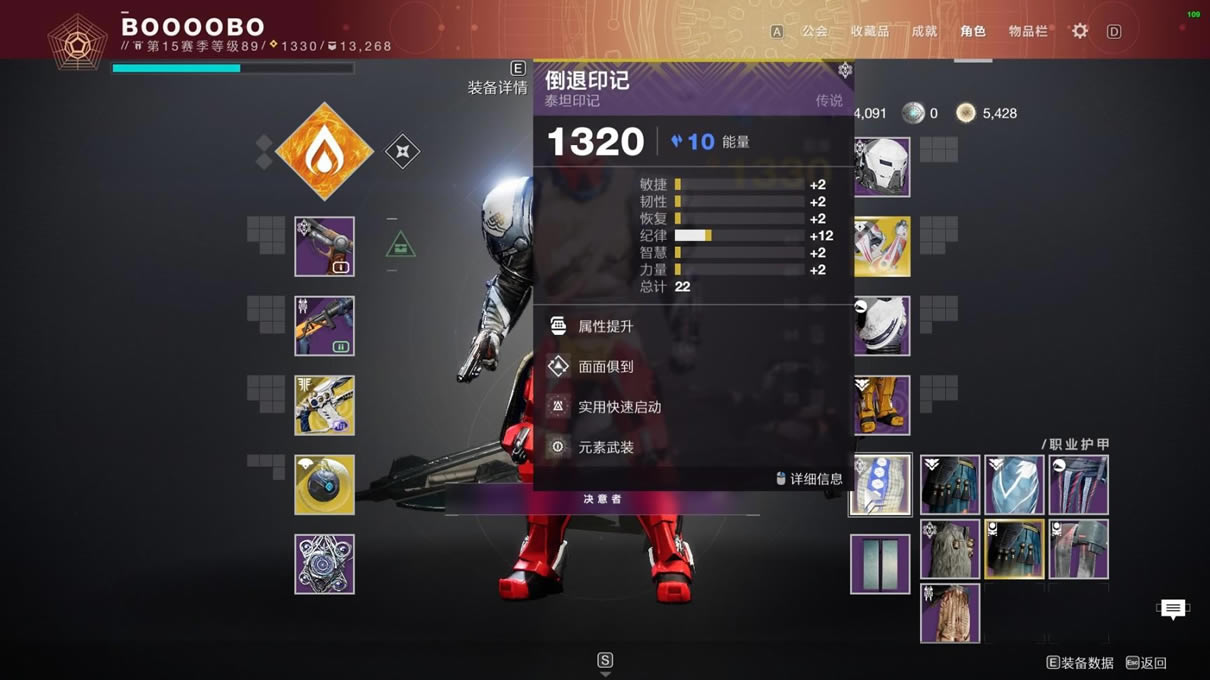Viewport: 1210px width, 680px height.
Task: Open the orange solar flame subclass diamond
Action: [x=324, y=152]
